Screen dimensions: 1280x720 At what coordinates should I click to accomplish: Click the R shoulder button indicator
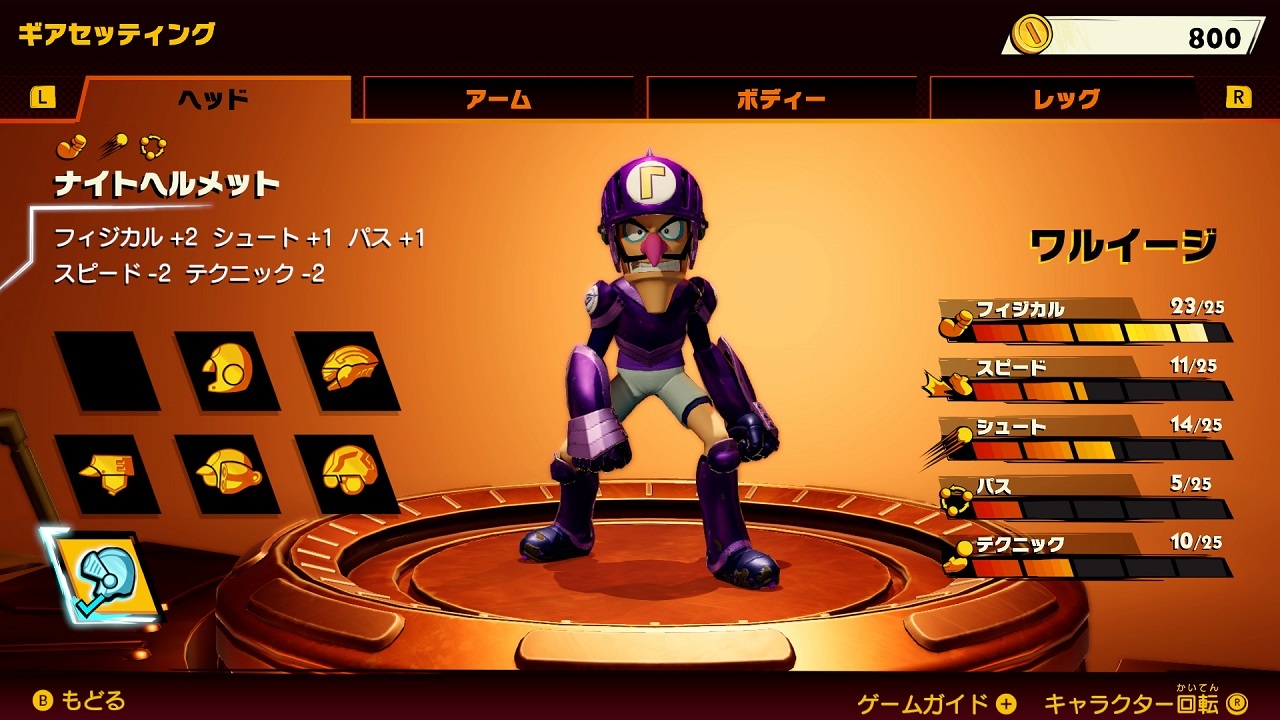point(1237,97)
